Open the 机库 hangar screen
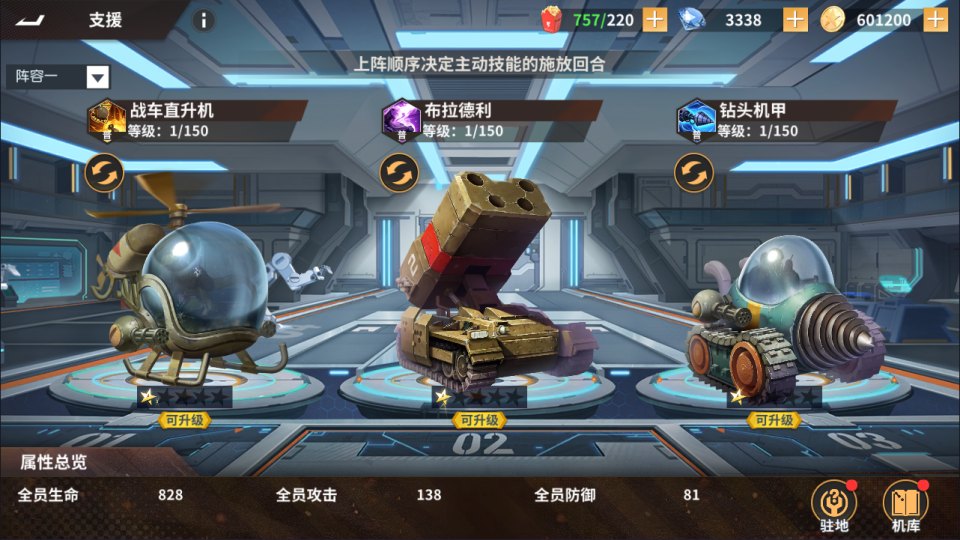Screen dimensions: 960x540 [x=905, y=505]
